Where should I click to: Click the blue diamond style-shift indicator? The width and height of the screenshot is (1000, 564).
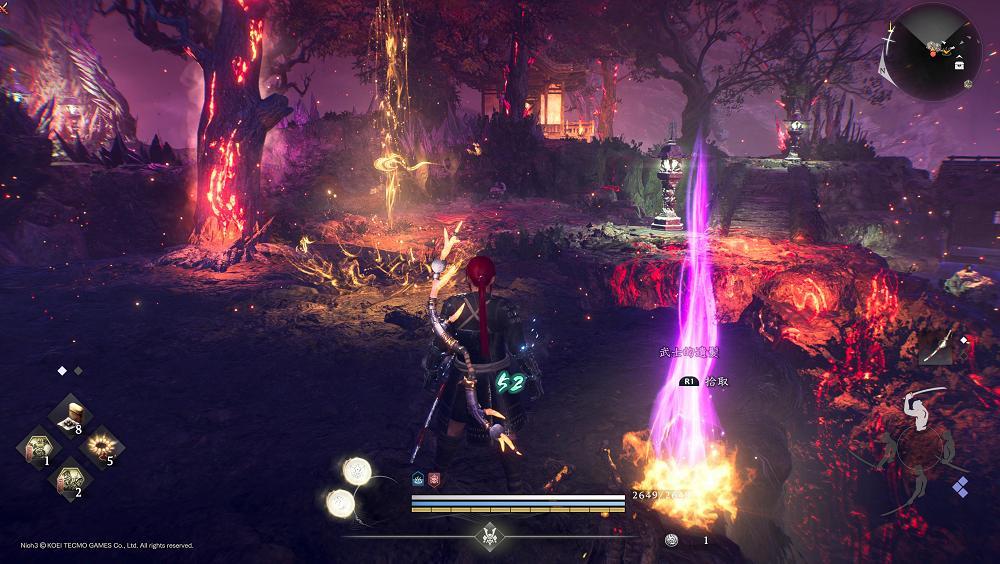(x=960, y=488)
